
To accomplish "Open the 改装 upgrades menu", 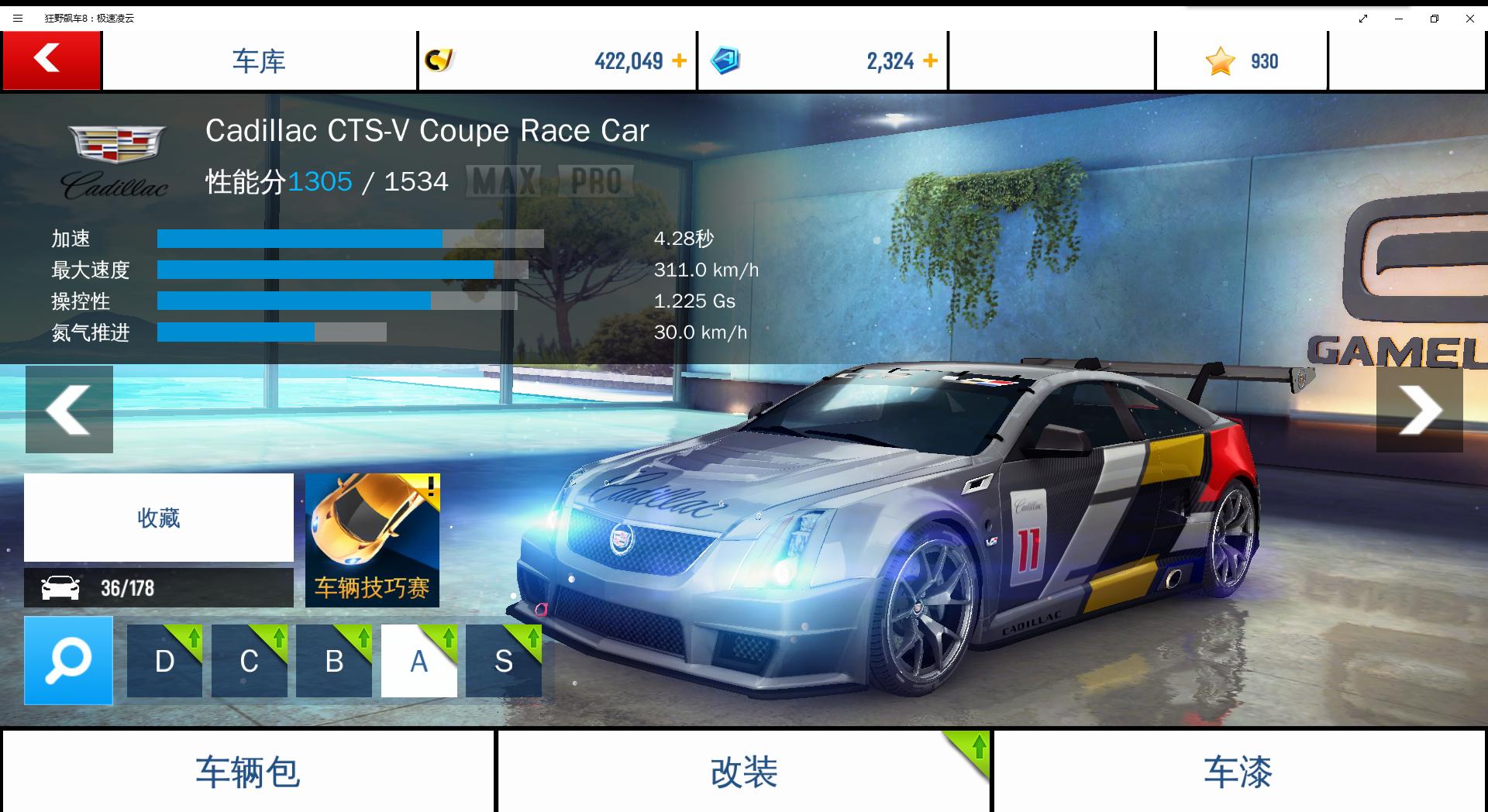I will [x=744, y=772].
